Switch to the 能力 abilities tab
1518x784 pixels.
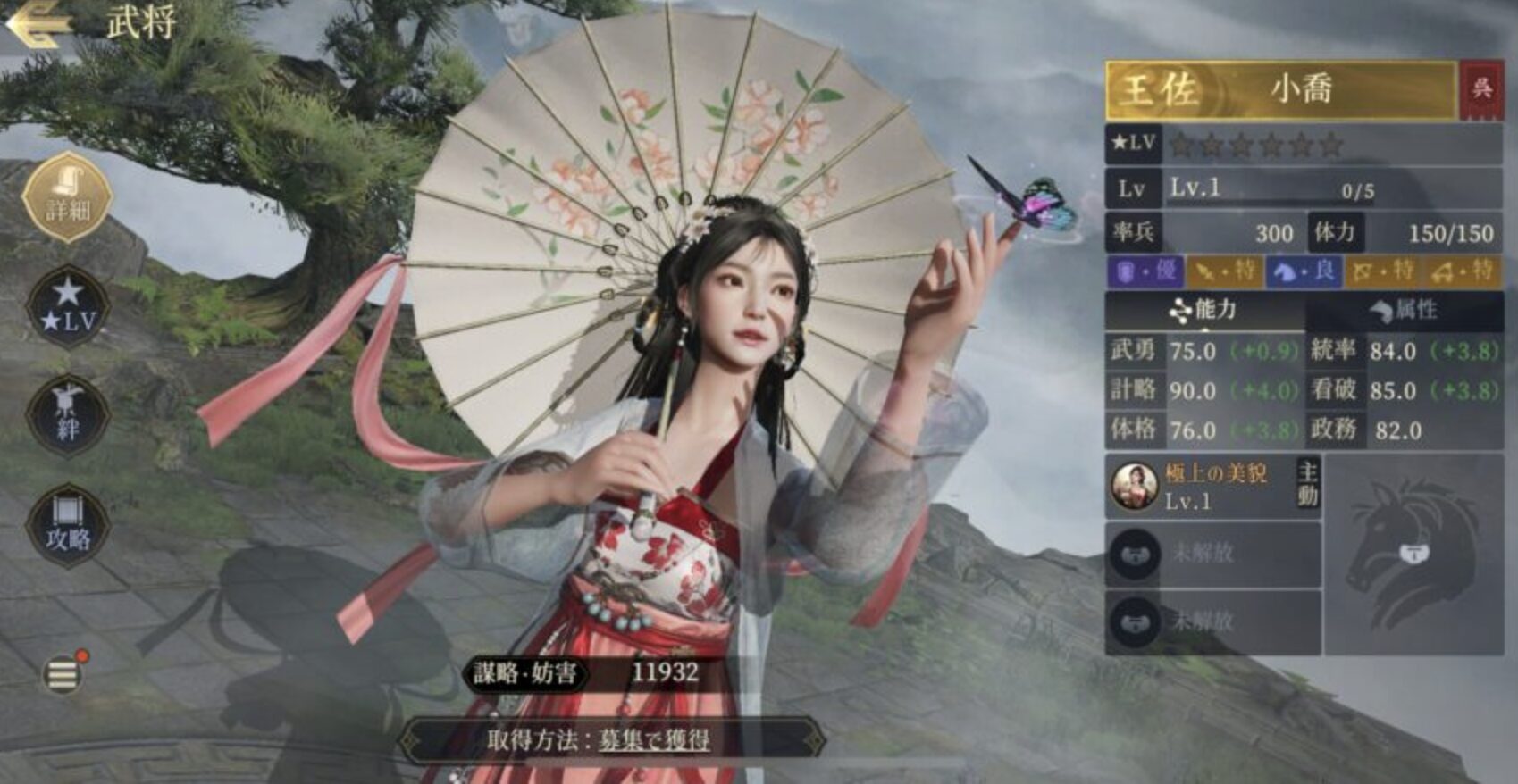[x=1204, y=311]
